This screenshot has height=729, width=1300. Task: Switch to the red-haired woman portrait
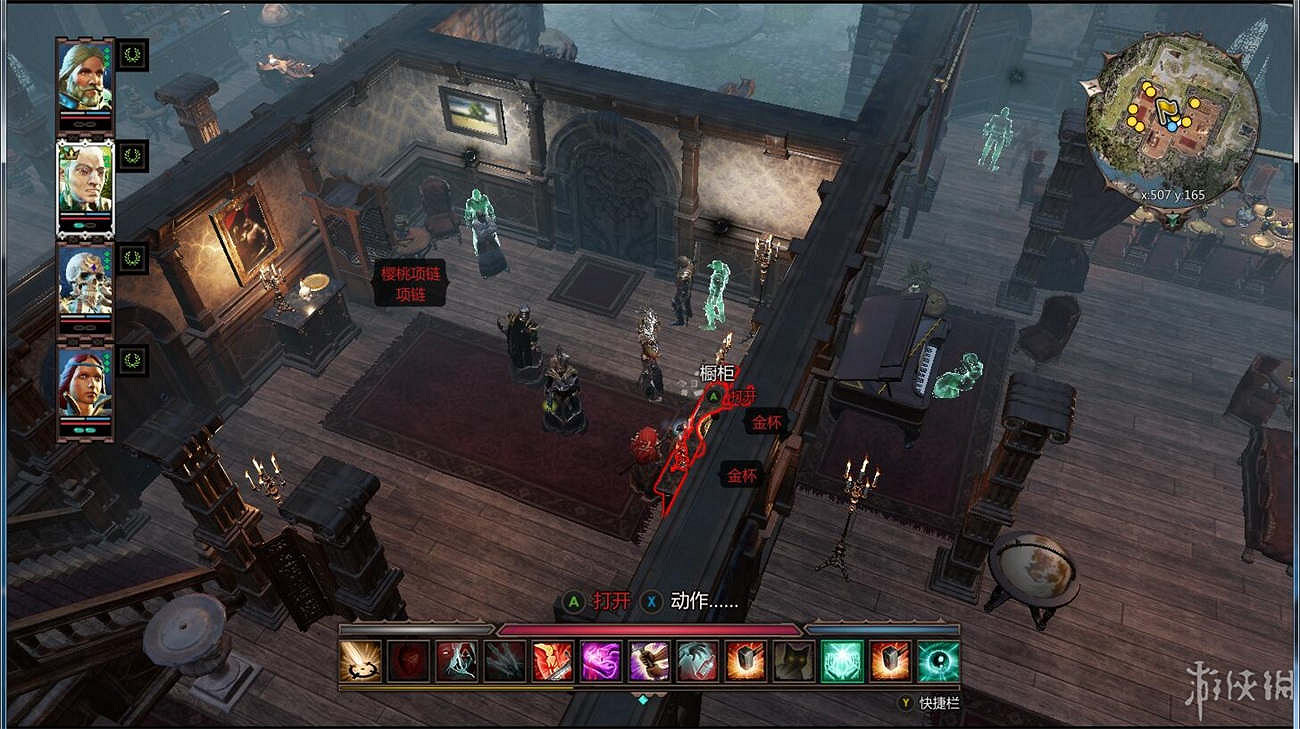[x=85, y=385]
